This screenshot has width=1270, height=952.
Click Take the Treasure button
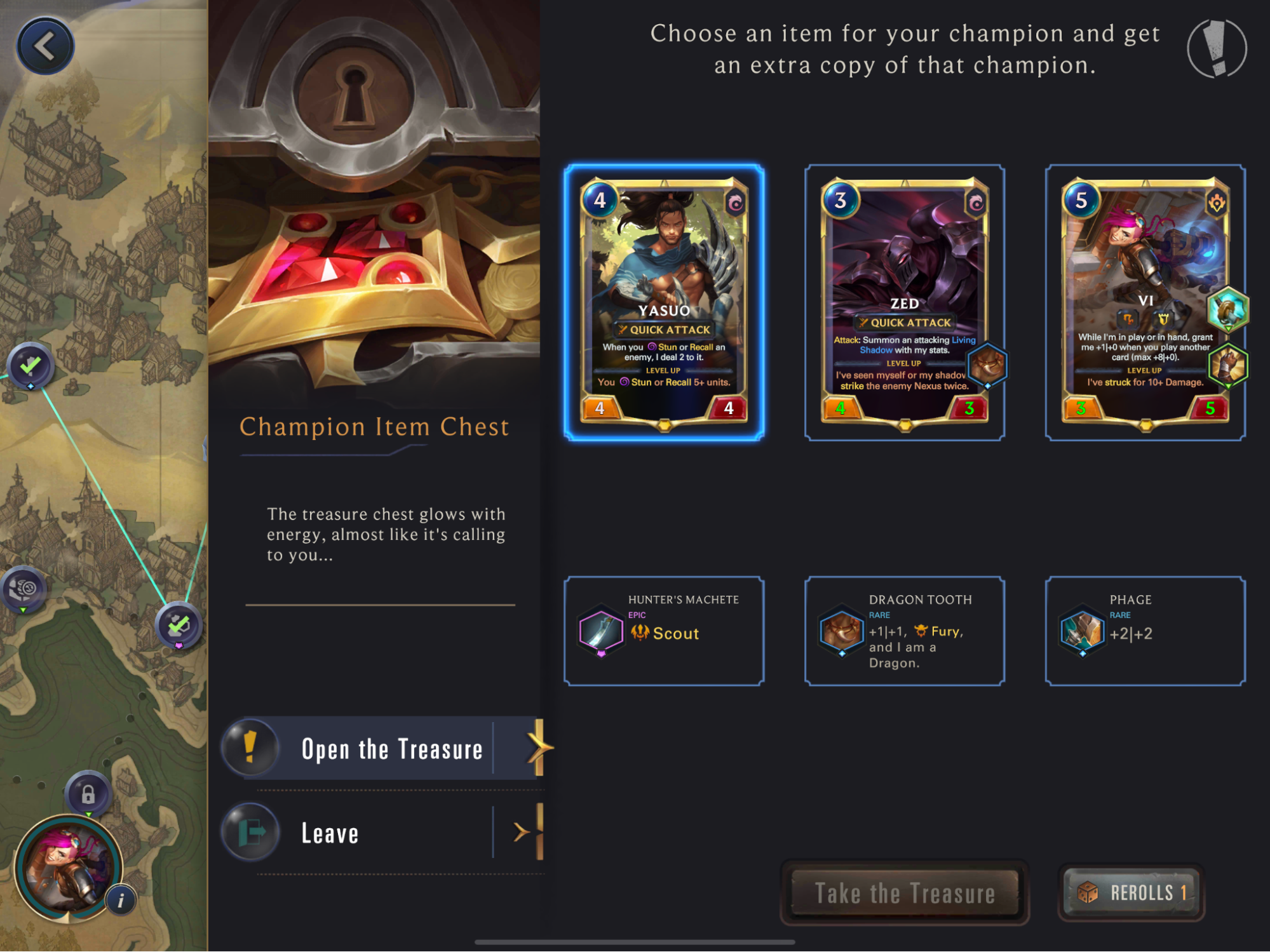[904, 893]
